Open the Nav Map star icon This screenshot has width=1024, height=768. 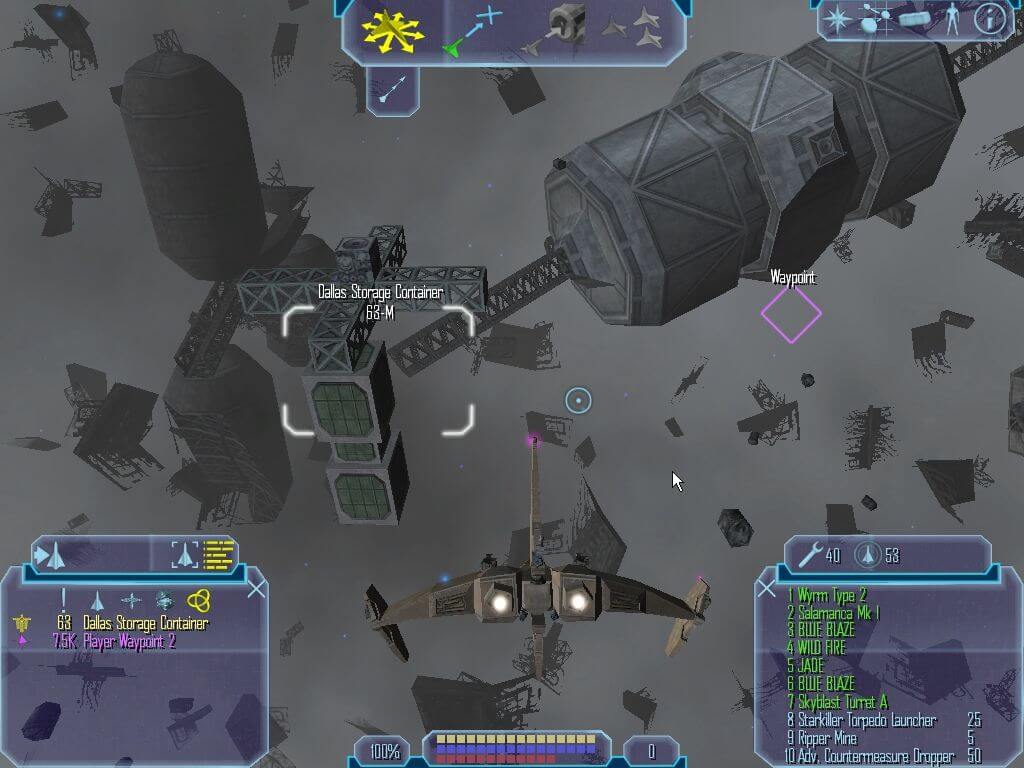click(x=836, y=19)
